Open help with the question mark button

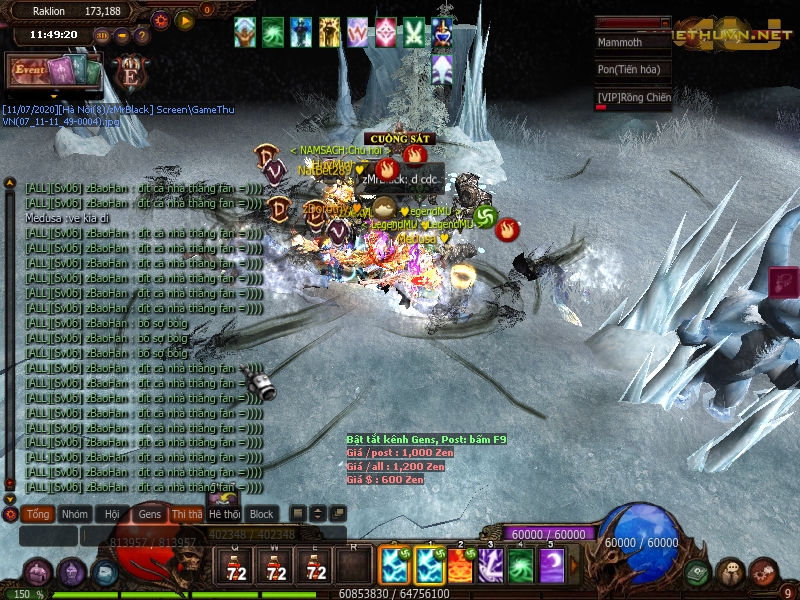pos(142,36)
